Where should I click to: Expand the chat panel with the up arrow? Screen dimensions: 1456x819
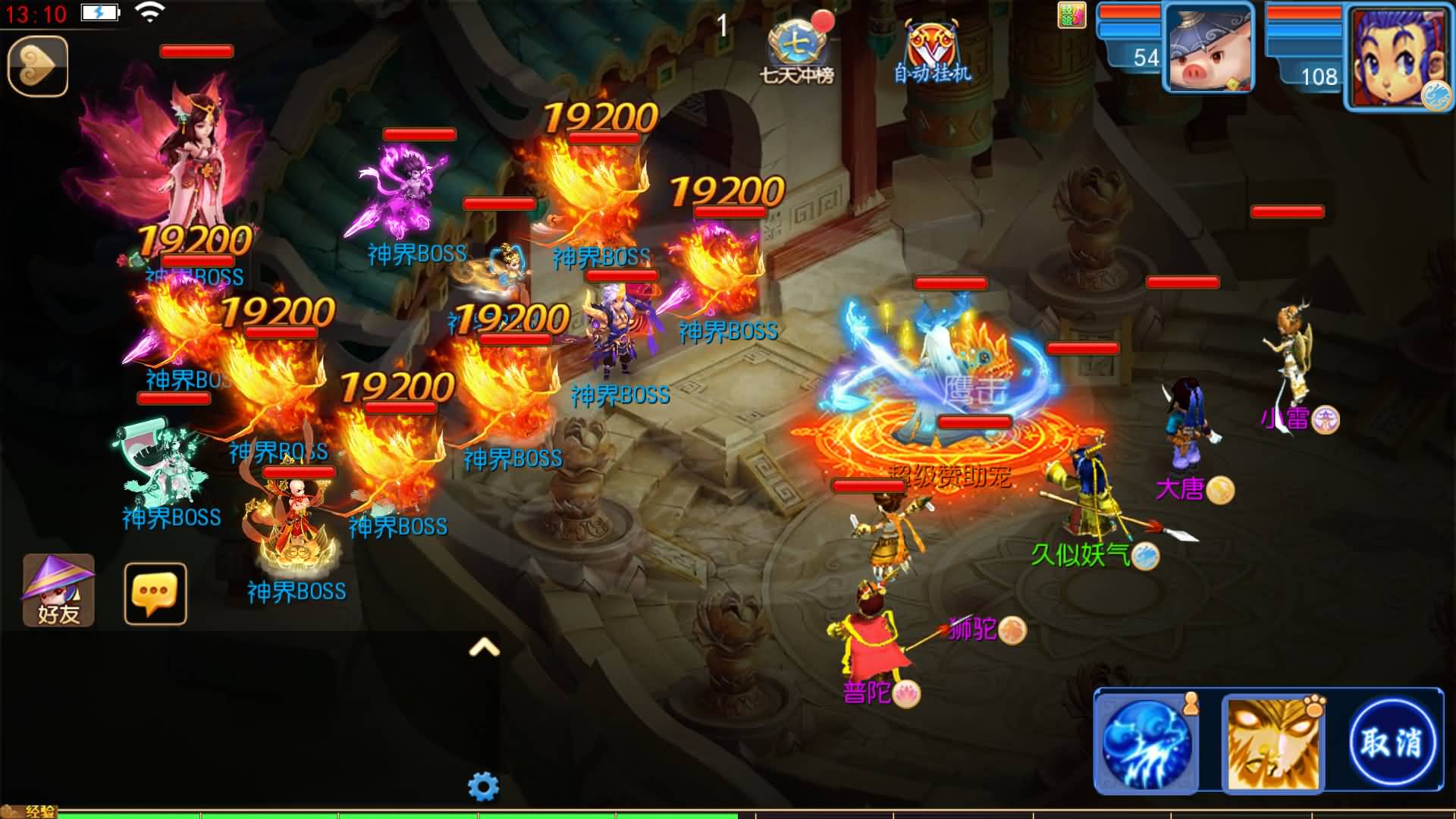[x=485, y=647]
